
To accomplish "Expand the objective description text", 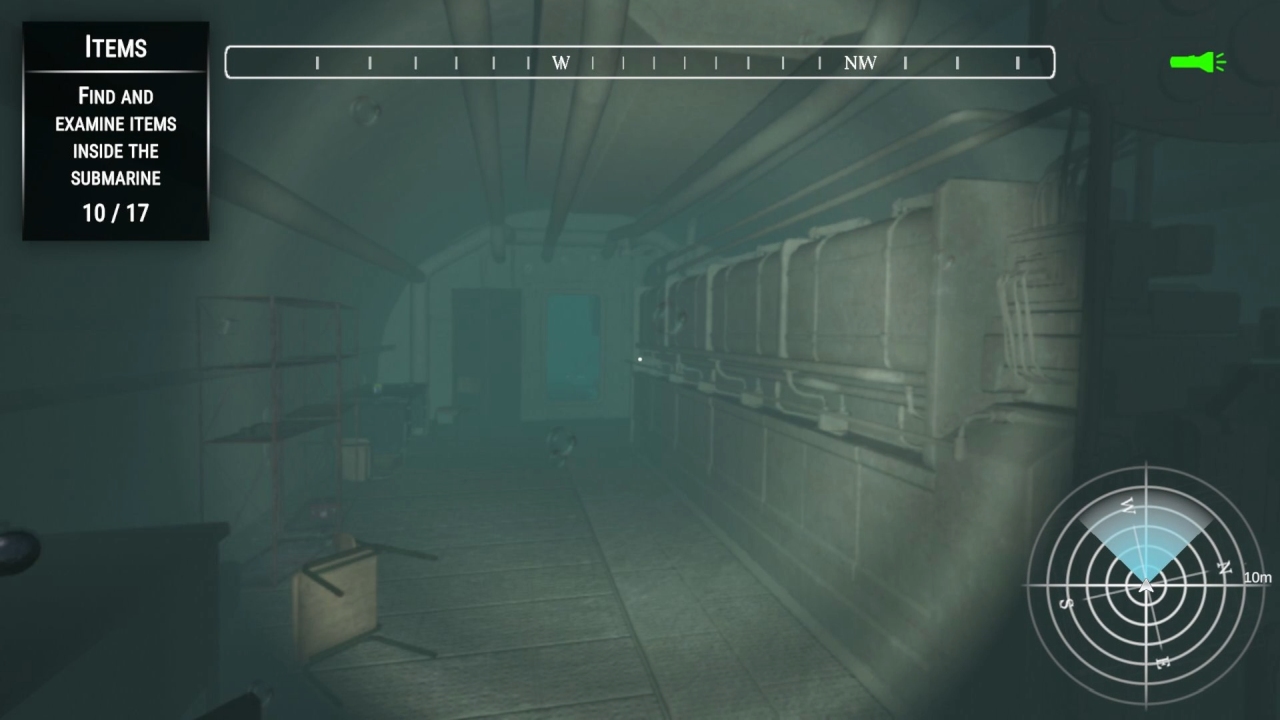I will tap(115, 137).
